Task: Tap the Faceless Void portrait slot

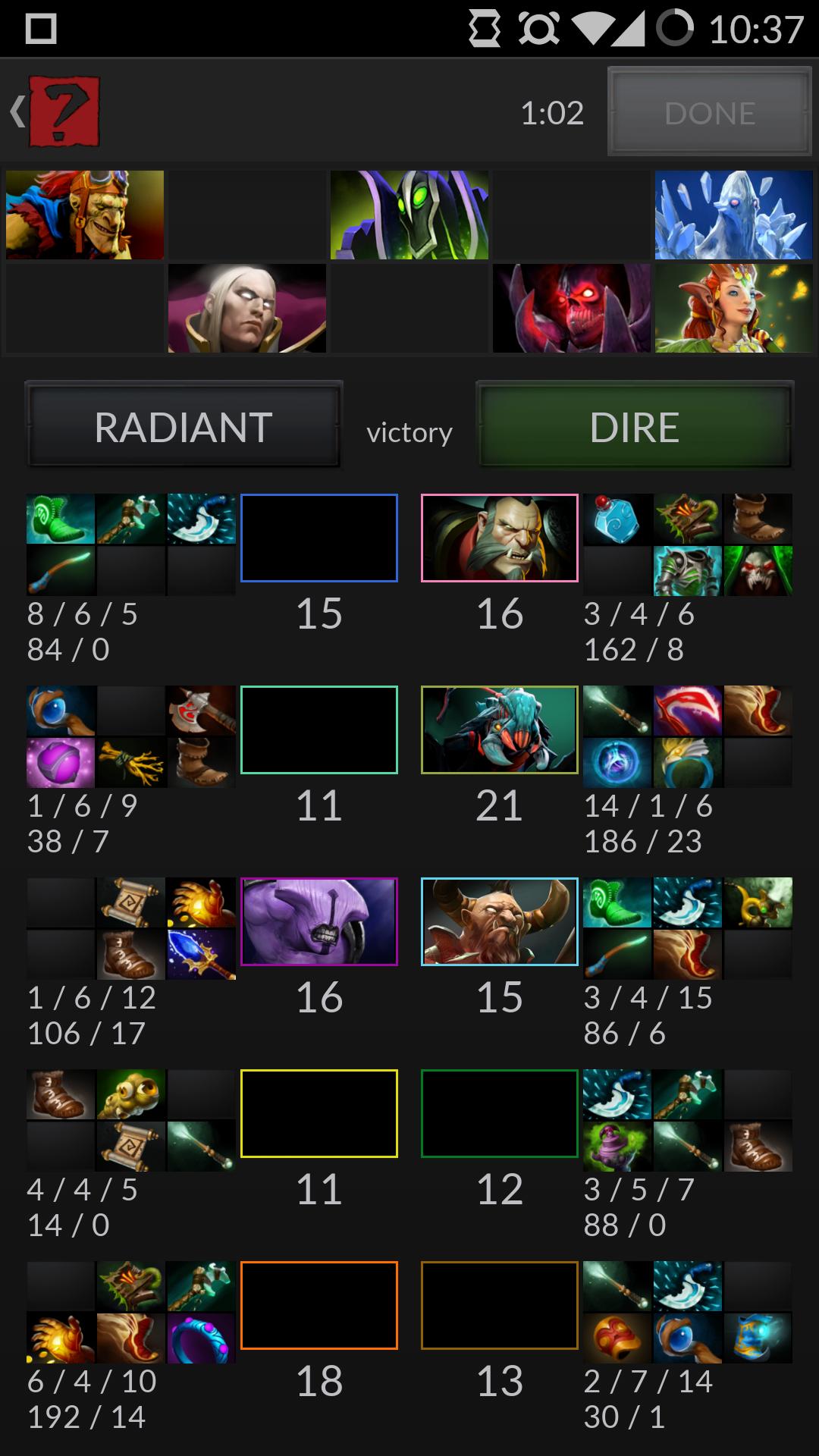Action: click(319, 922)
